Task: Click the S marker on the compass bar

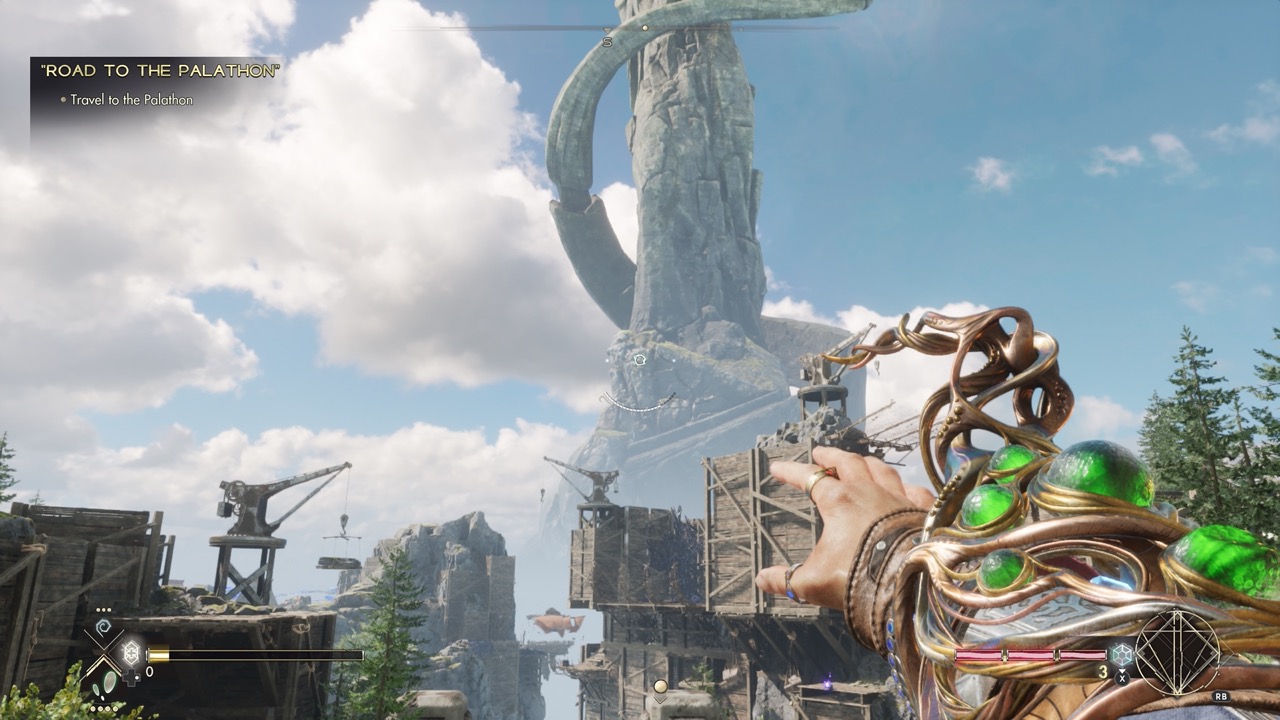Action: click(607, 42)
